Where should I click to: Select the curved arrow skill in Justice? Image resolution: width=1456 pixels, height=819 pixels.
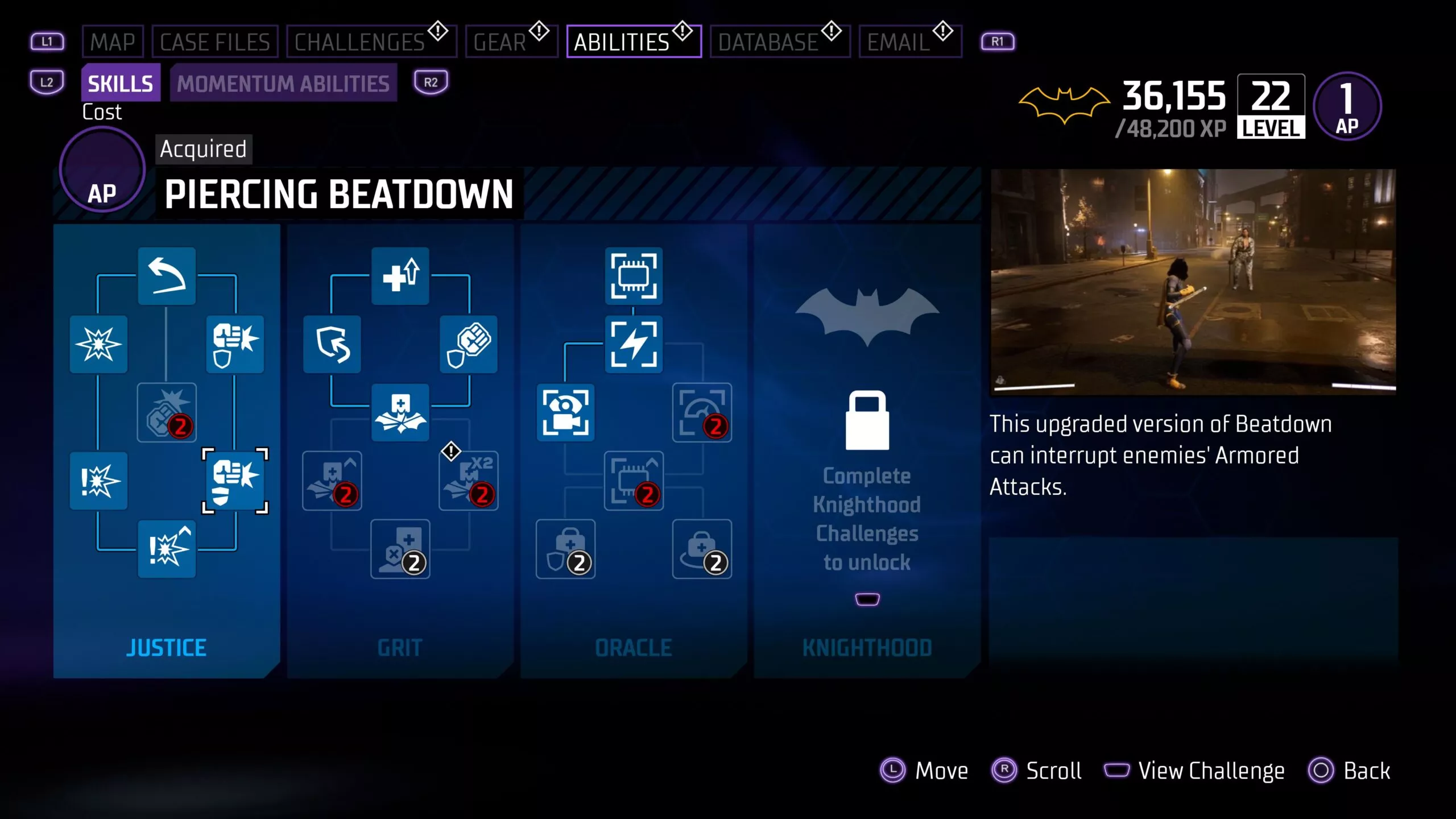pos(167,276)
